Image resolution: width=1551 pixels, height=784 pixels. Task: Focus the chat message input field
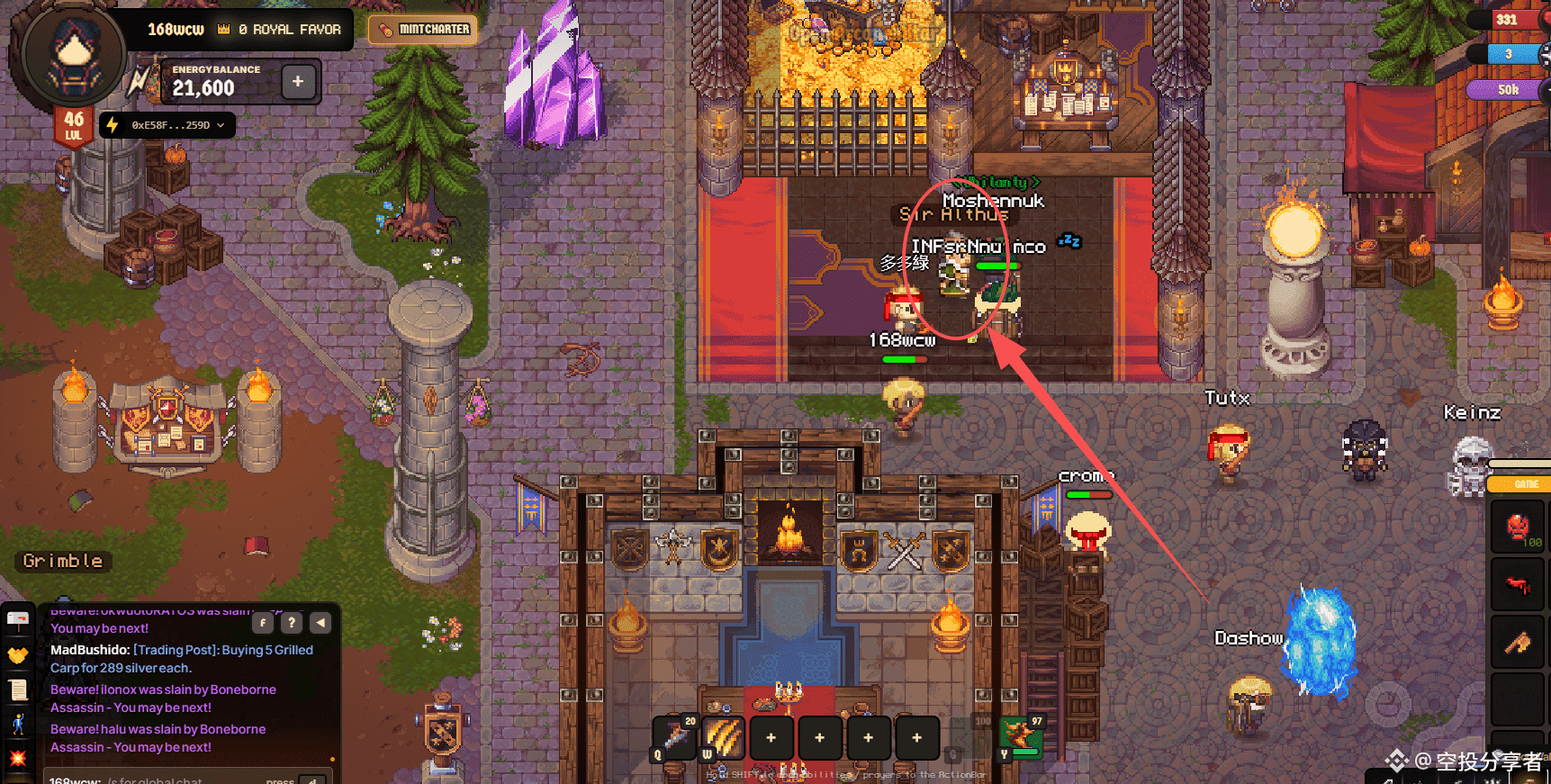point(180,779)
